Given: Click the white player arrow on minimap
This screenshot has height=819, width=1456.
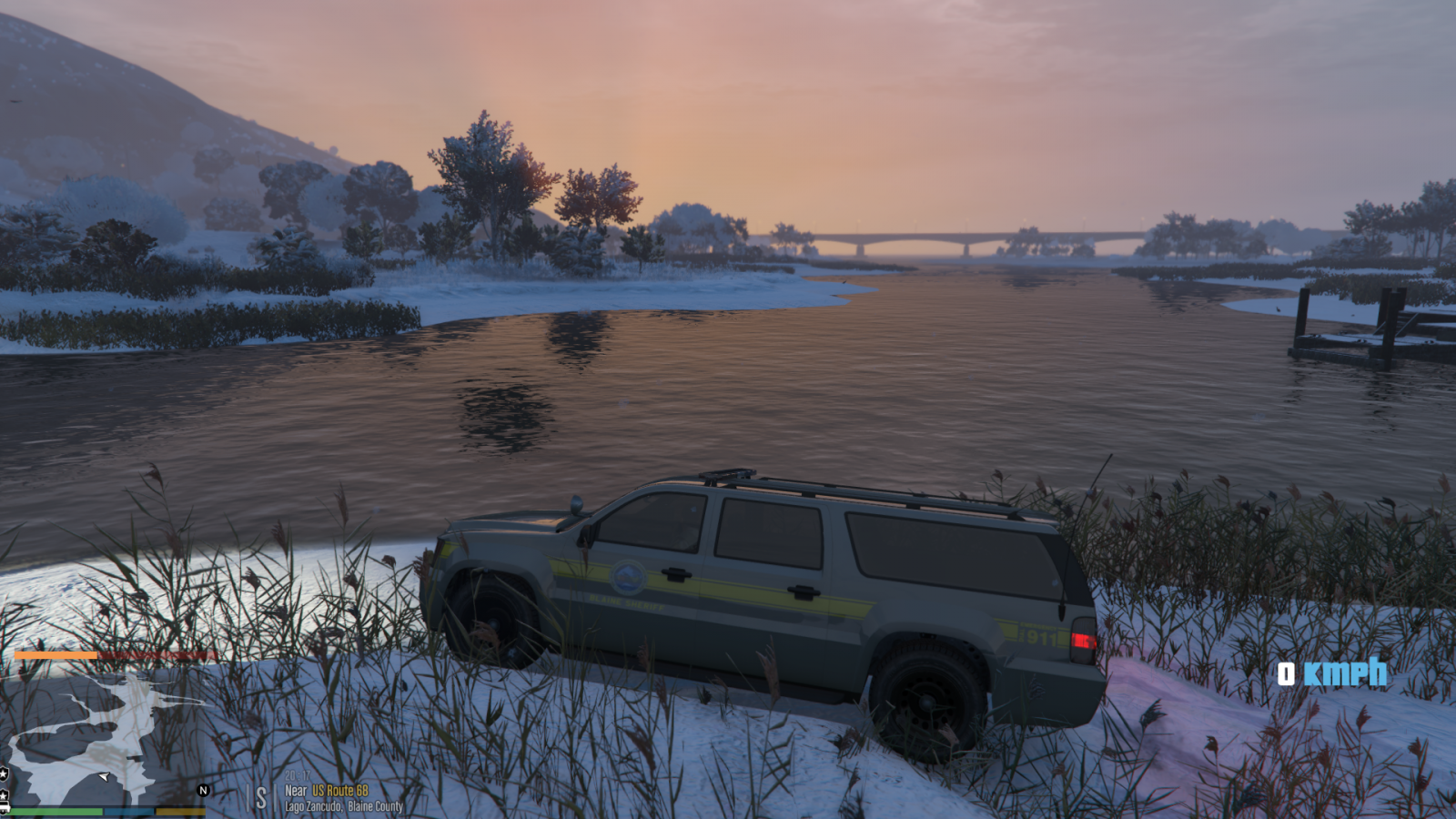Looking at the screenshot, I should click(104, 776).
